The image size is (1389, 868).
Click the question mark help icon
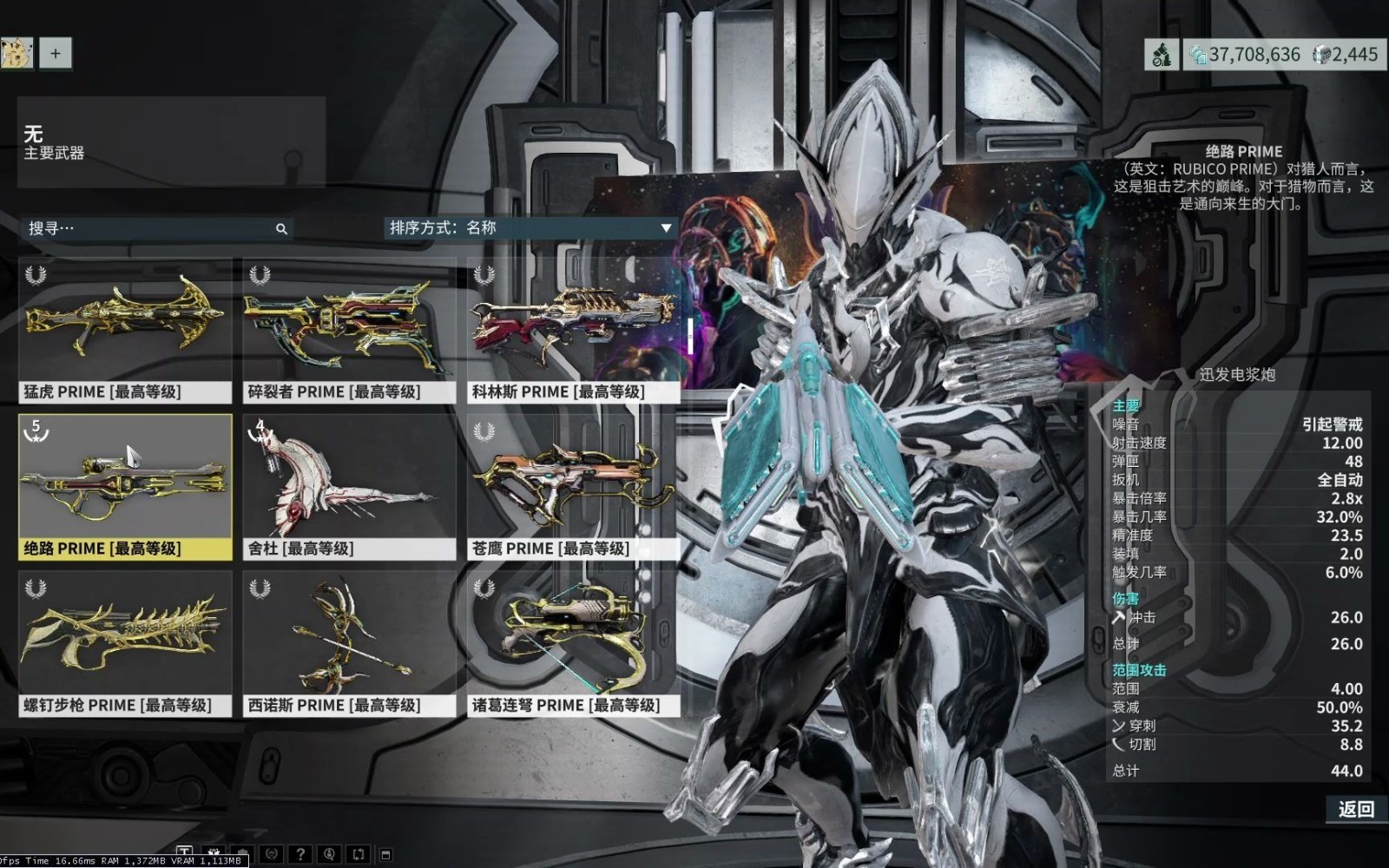[300, 855]
